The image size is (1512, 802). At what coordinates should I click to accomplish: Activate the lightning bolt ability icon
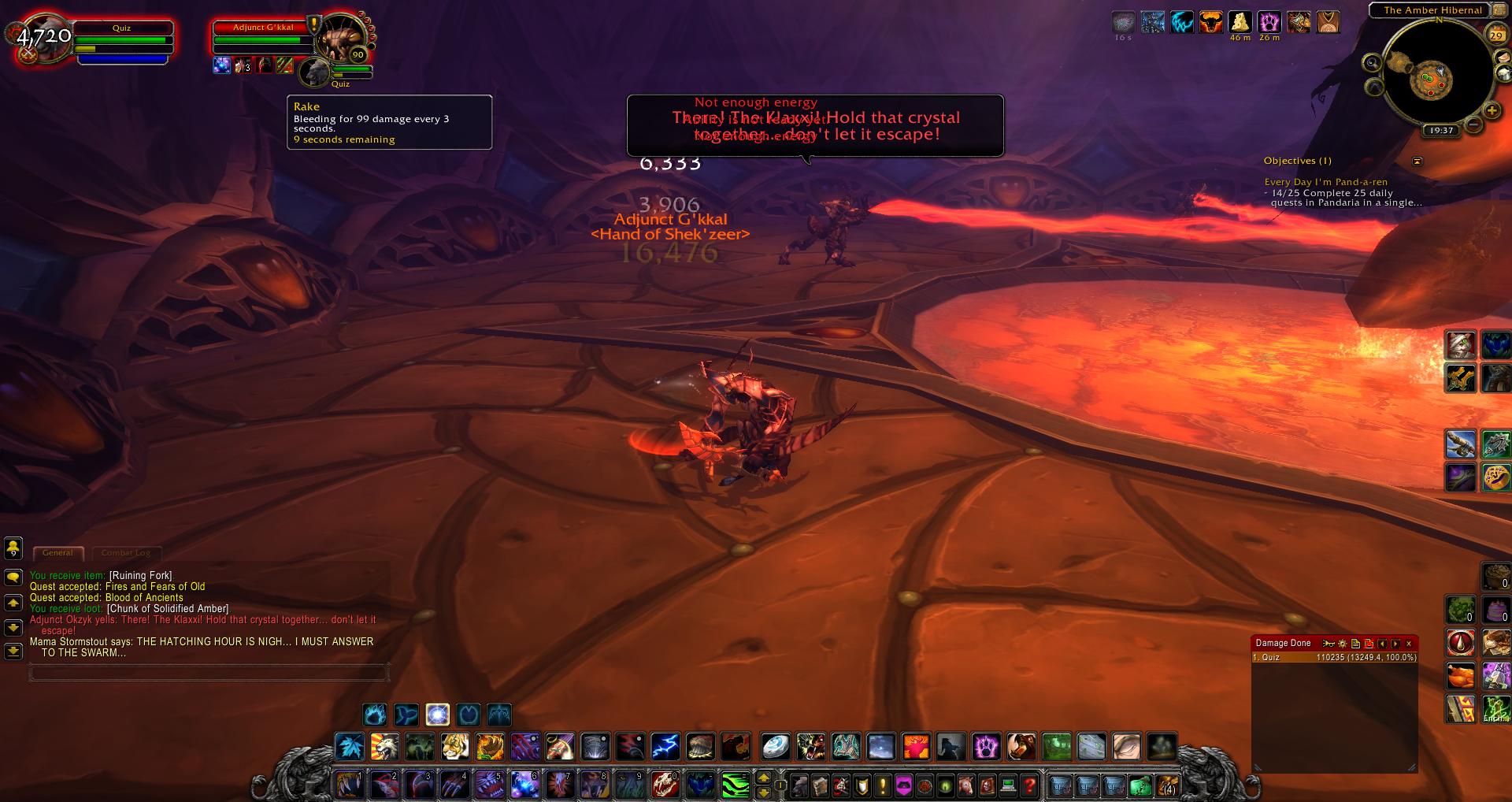[665, 745]
